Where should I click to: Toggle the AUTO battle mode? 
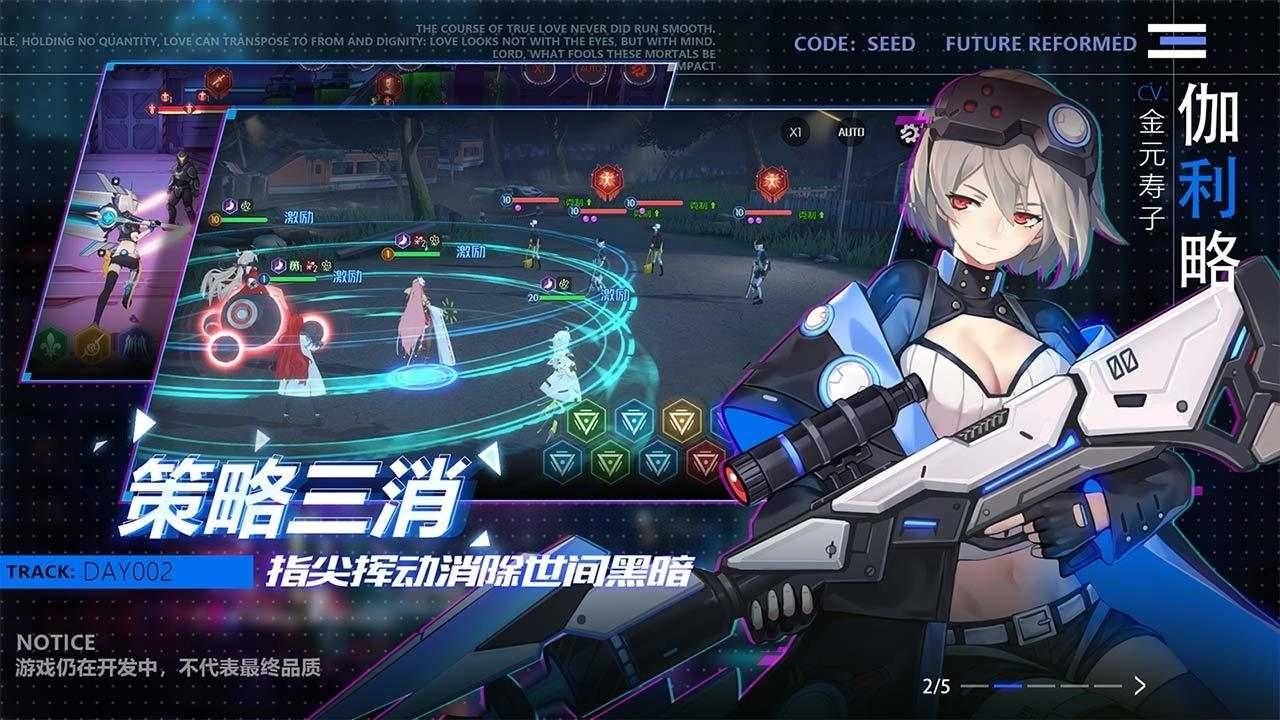pos(851,132)
